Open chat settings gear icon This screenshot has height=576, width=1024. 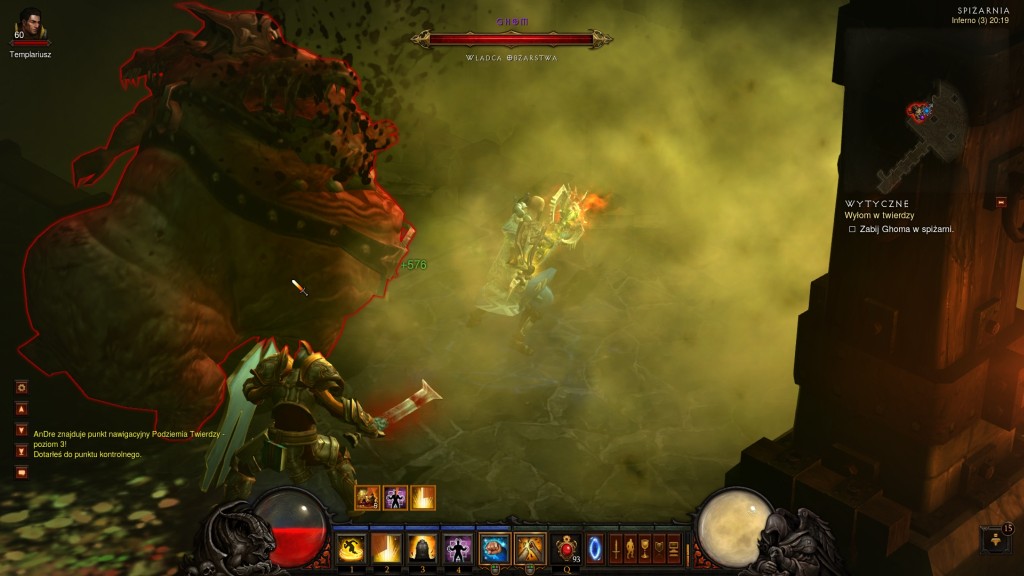pos(21,387)
